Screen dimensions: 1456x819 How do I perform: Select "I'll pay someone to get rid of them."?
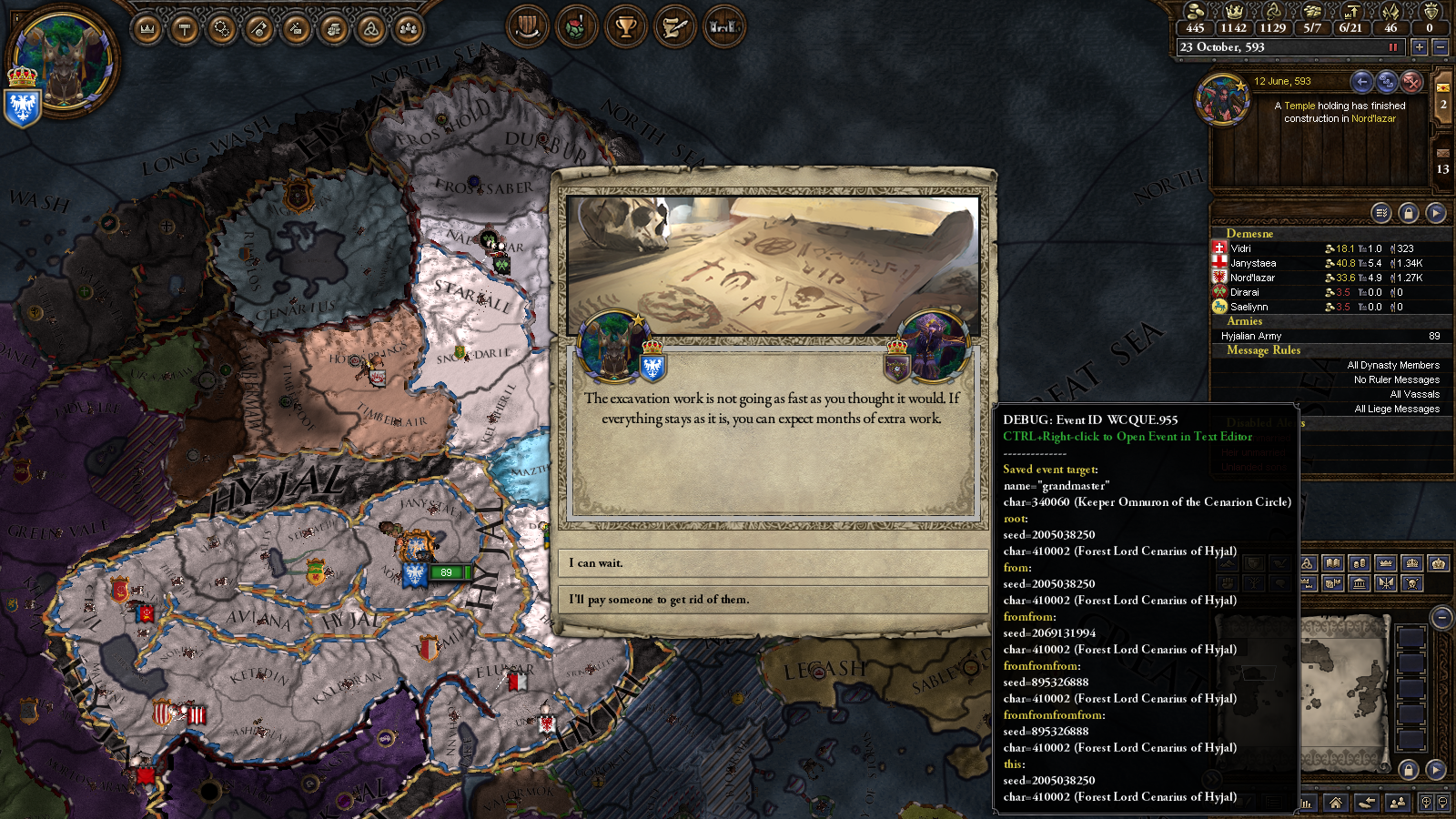point(773,600)
